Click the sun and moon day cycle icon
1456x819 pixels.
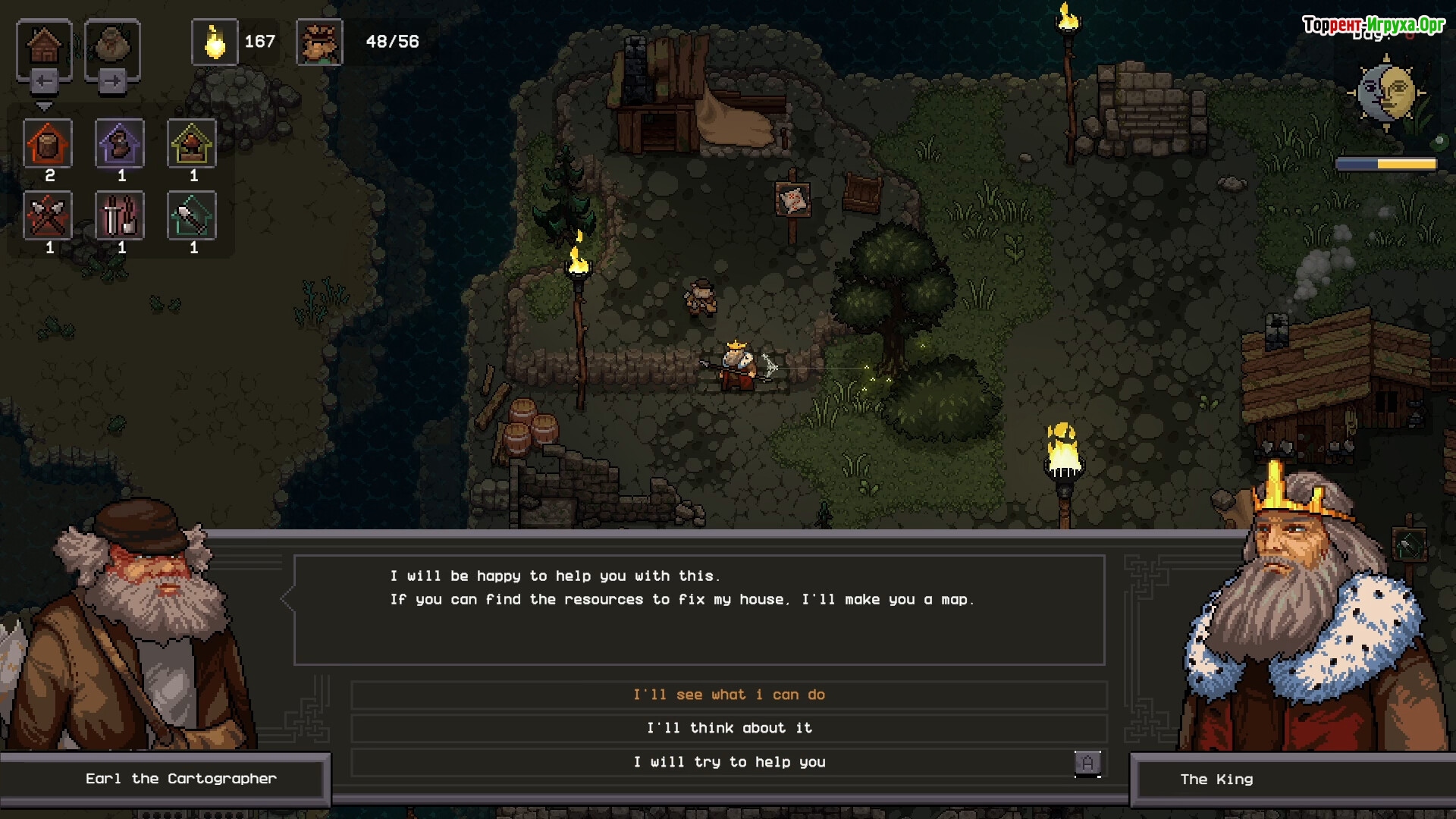(1386, 93)
